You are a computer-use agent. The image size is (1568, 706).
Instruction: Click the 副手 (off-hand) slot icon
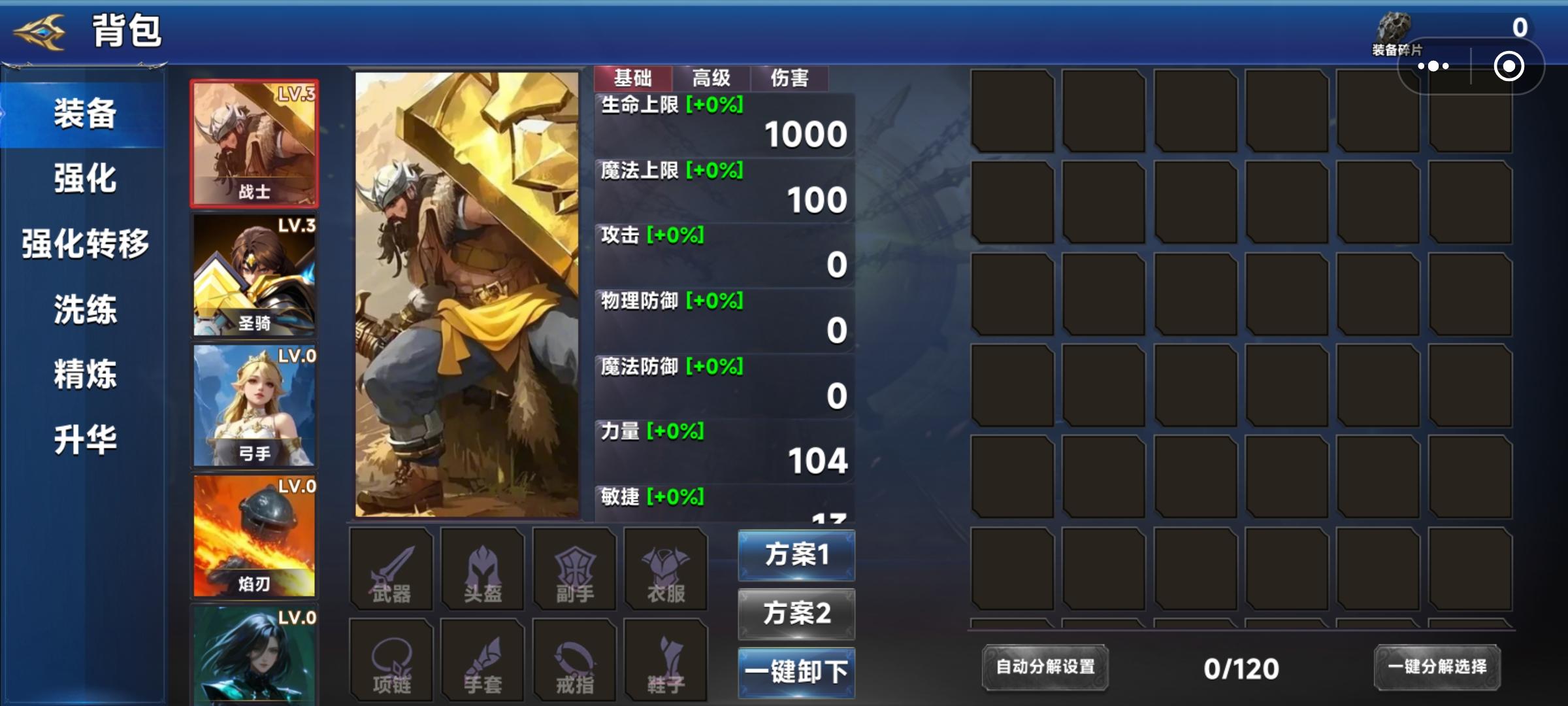tap(574, 569)
